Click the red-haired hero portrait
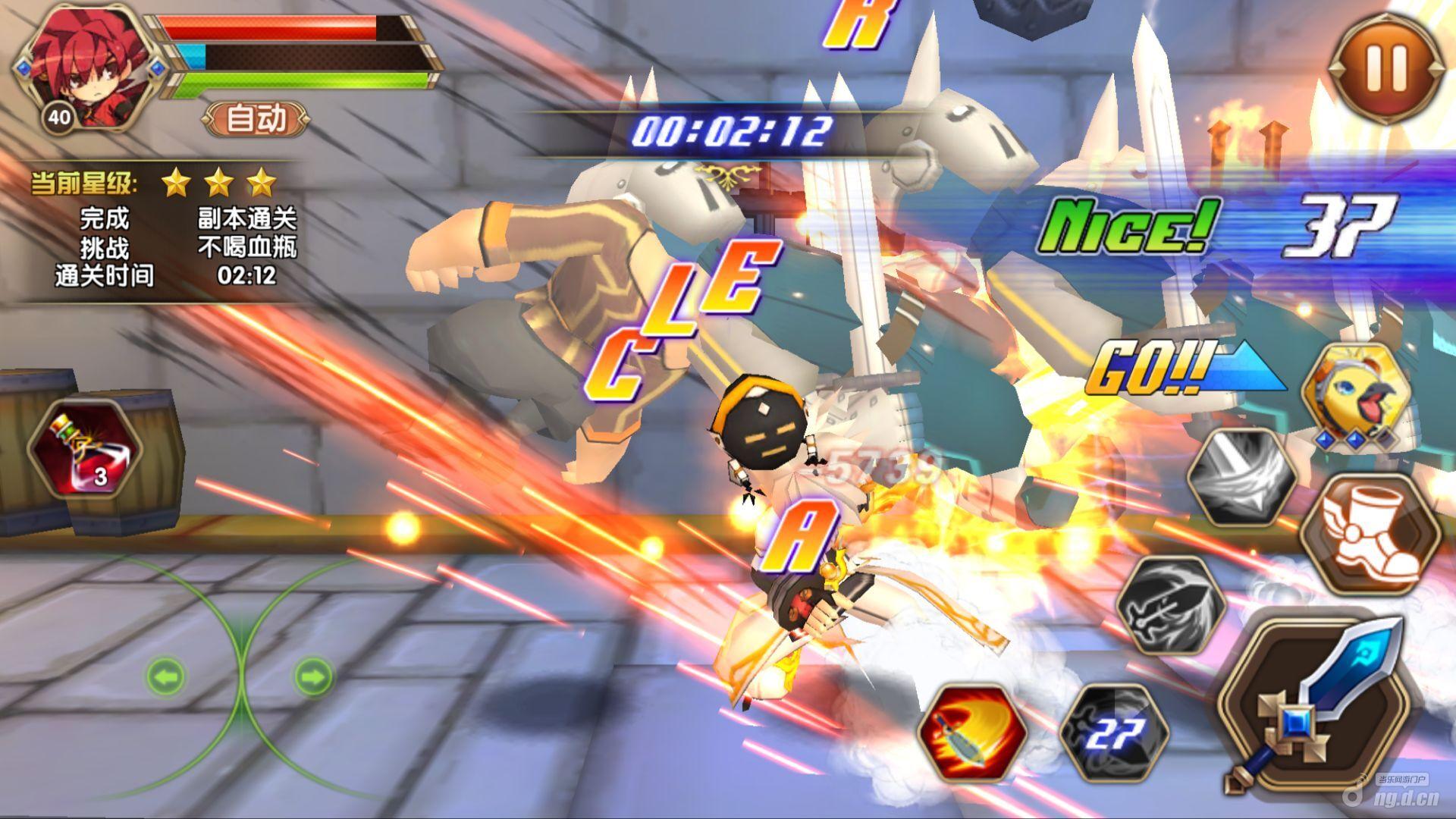Viewport: 1456px width, 819px height. click(85, 67)
